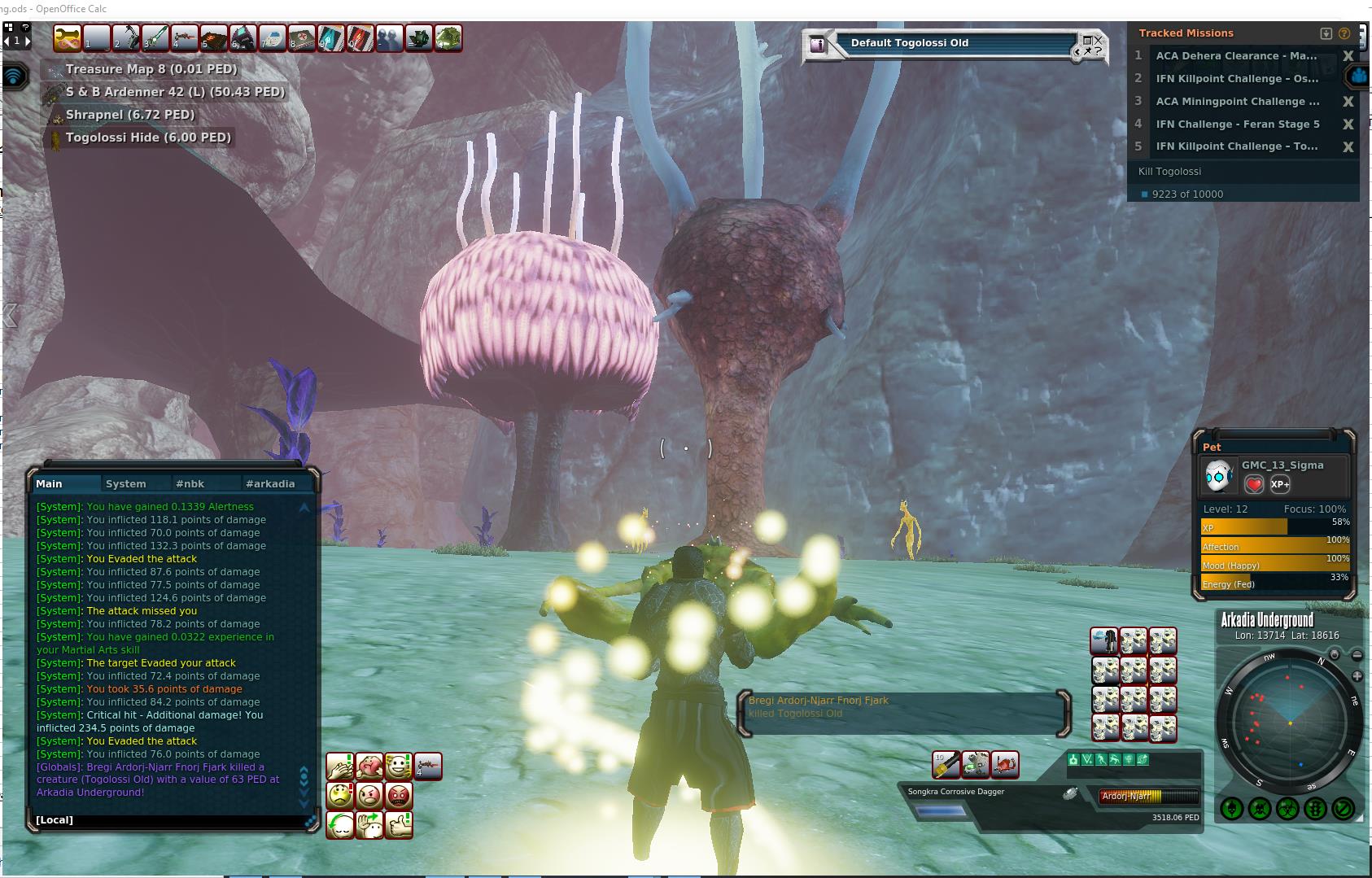Remove ACA Dehera Clearance from tracked missions
Screen dimensions: 1372x878
click(1348, 56)
